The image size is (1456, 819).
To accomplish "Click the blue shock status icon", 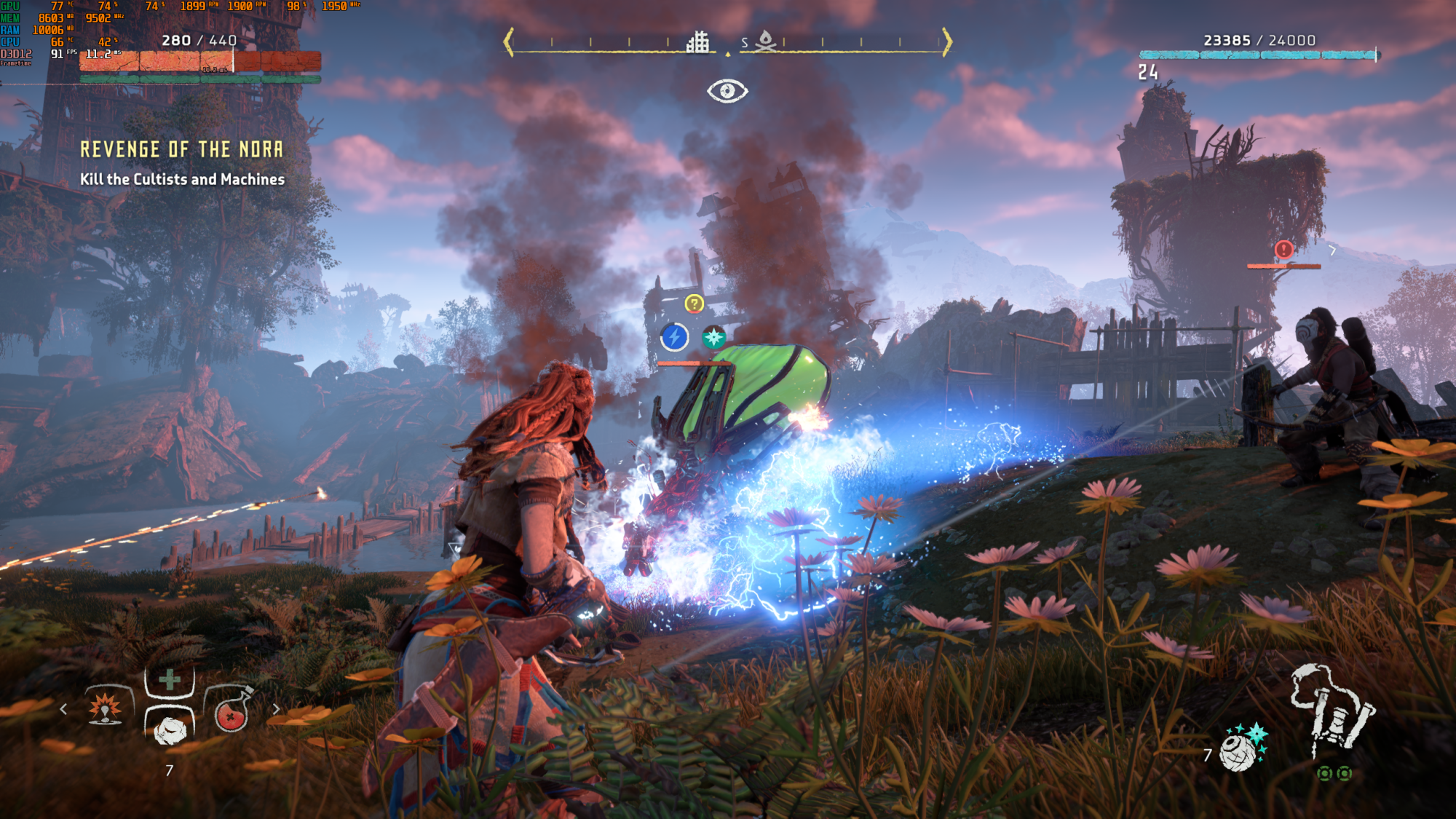I will pos(675,337).
